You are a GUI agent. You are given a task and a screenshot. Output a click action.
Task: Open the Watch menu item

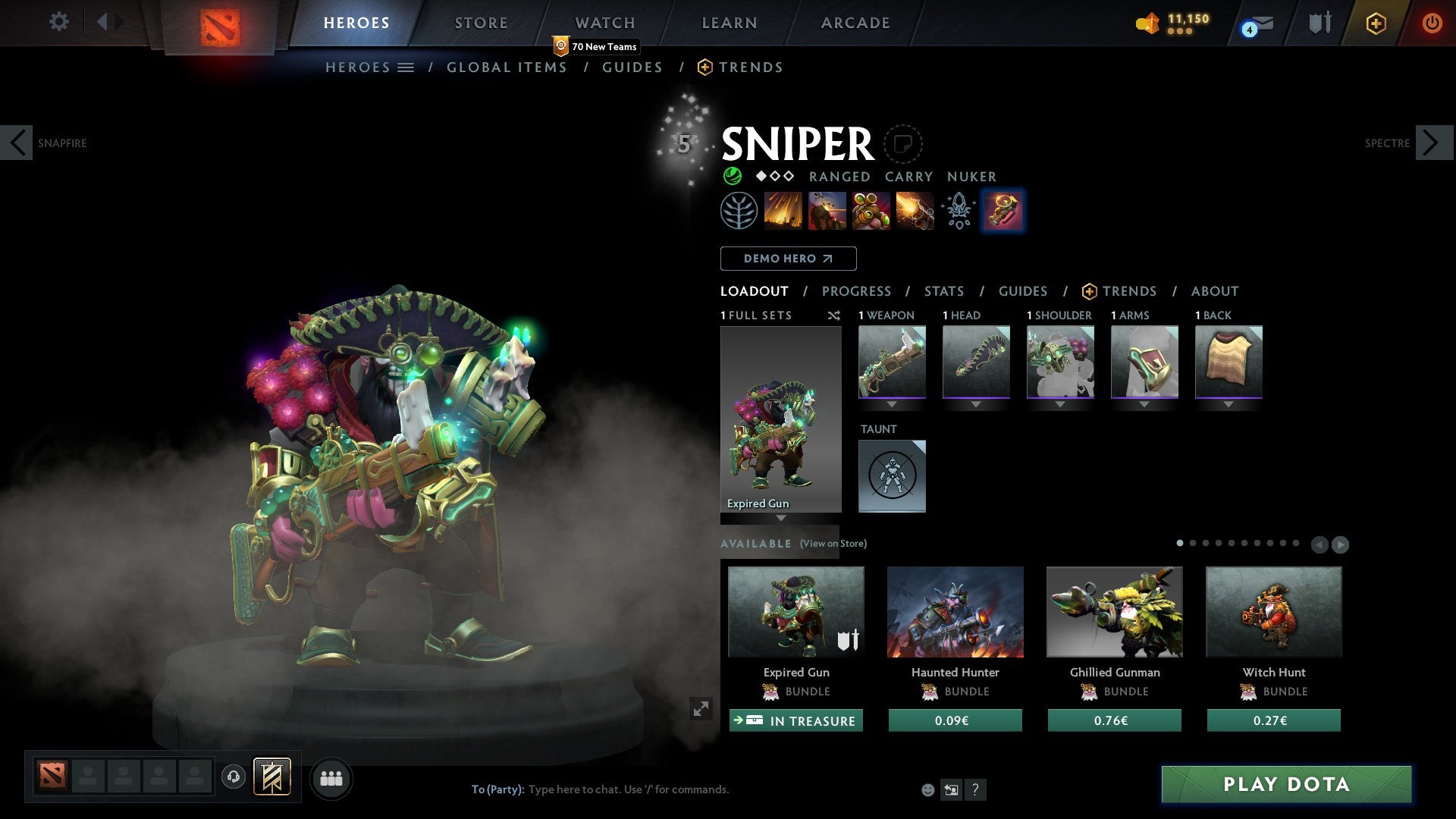604,22
